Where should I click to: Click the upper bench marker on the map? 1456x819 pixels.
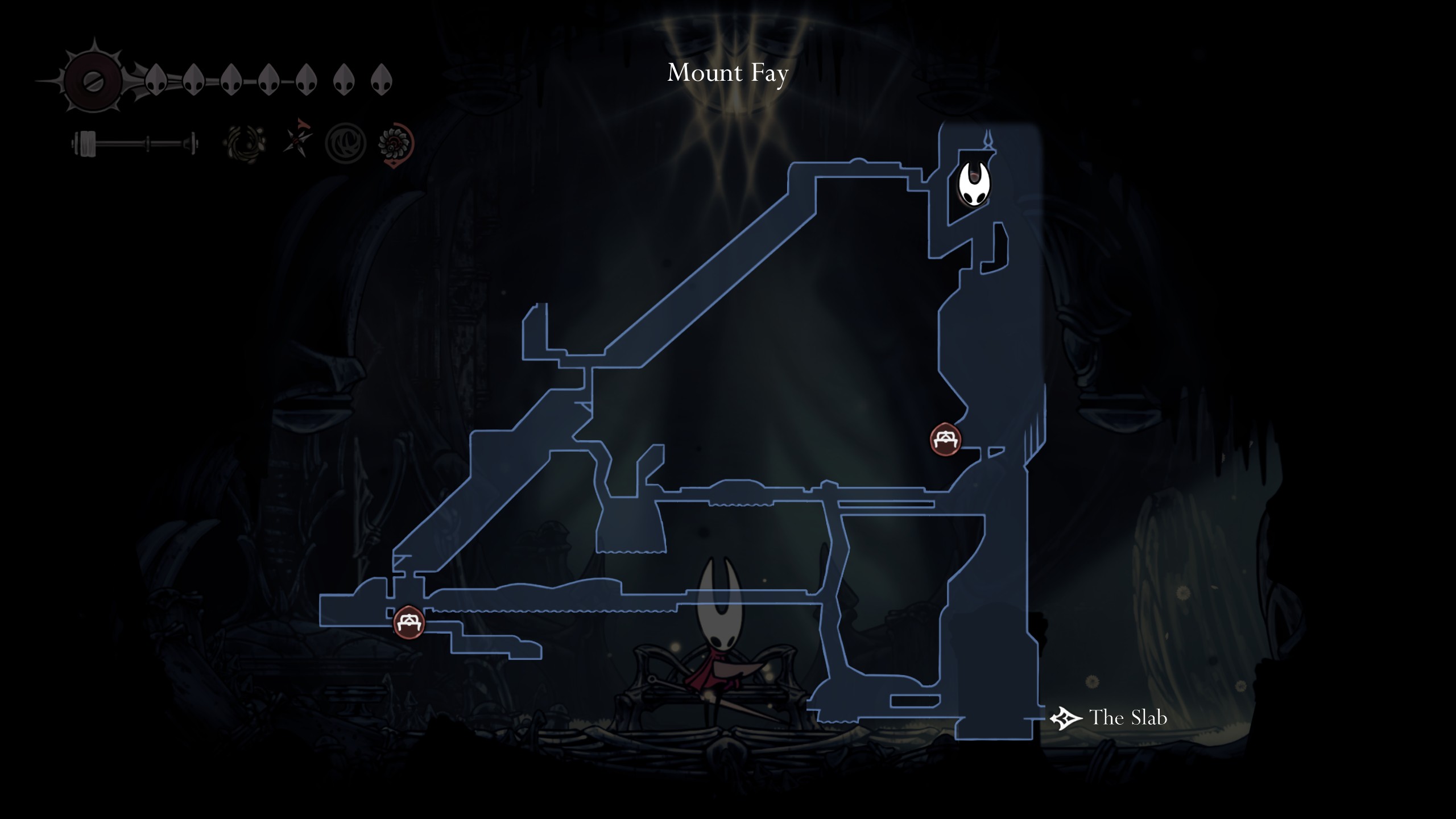(x=945, y=440)
